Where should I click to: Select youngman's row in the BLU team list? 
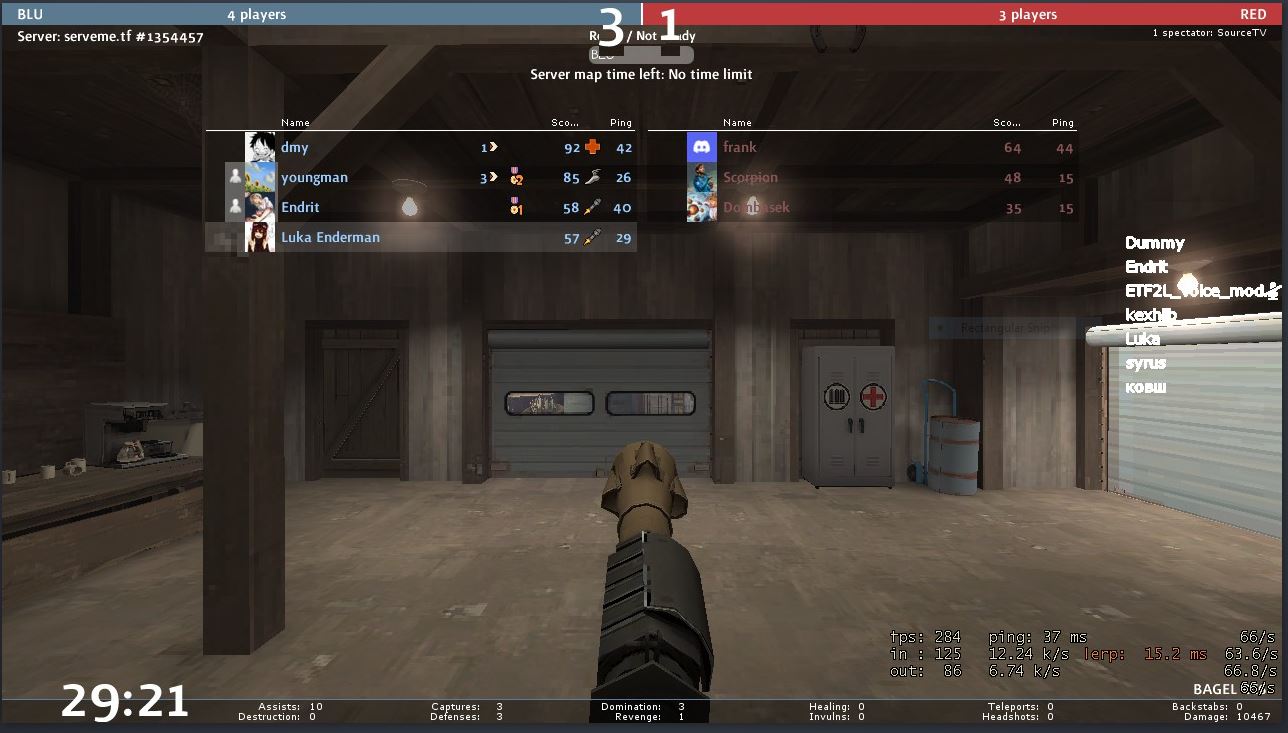314,178
